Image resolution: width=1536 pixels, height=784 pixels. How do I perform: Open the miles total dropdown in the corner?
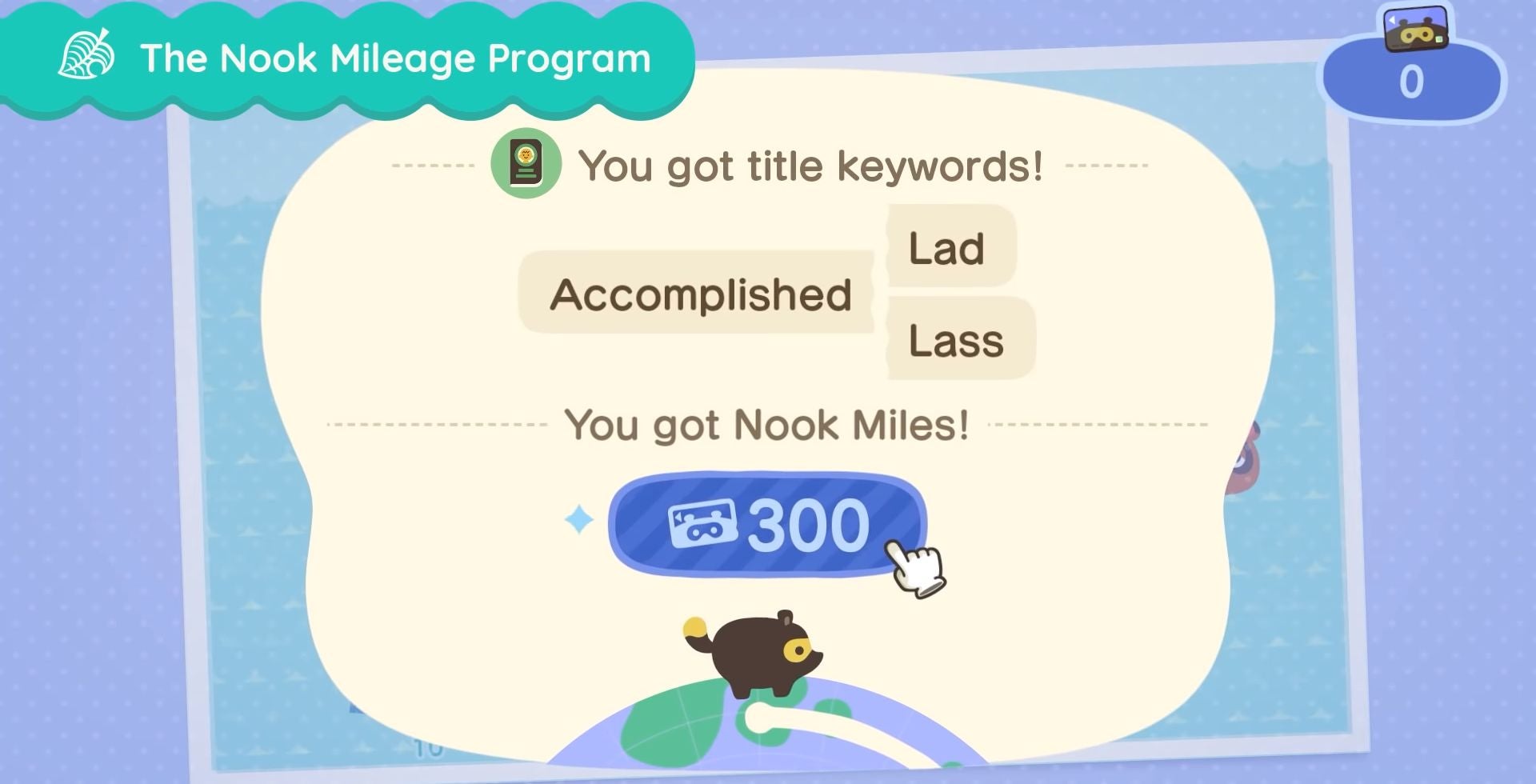pyautogui.click(x=1416, y=80)
